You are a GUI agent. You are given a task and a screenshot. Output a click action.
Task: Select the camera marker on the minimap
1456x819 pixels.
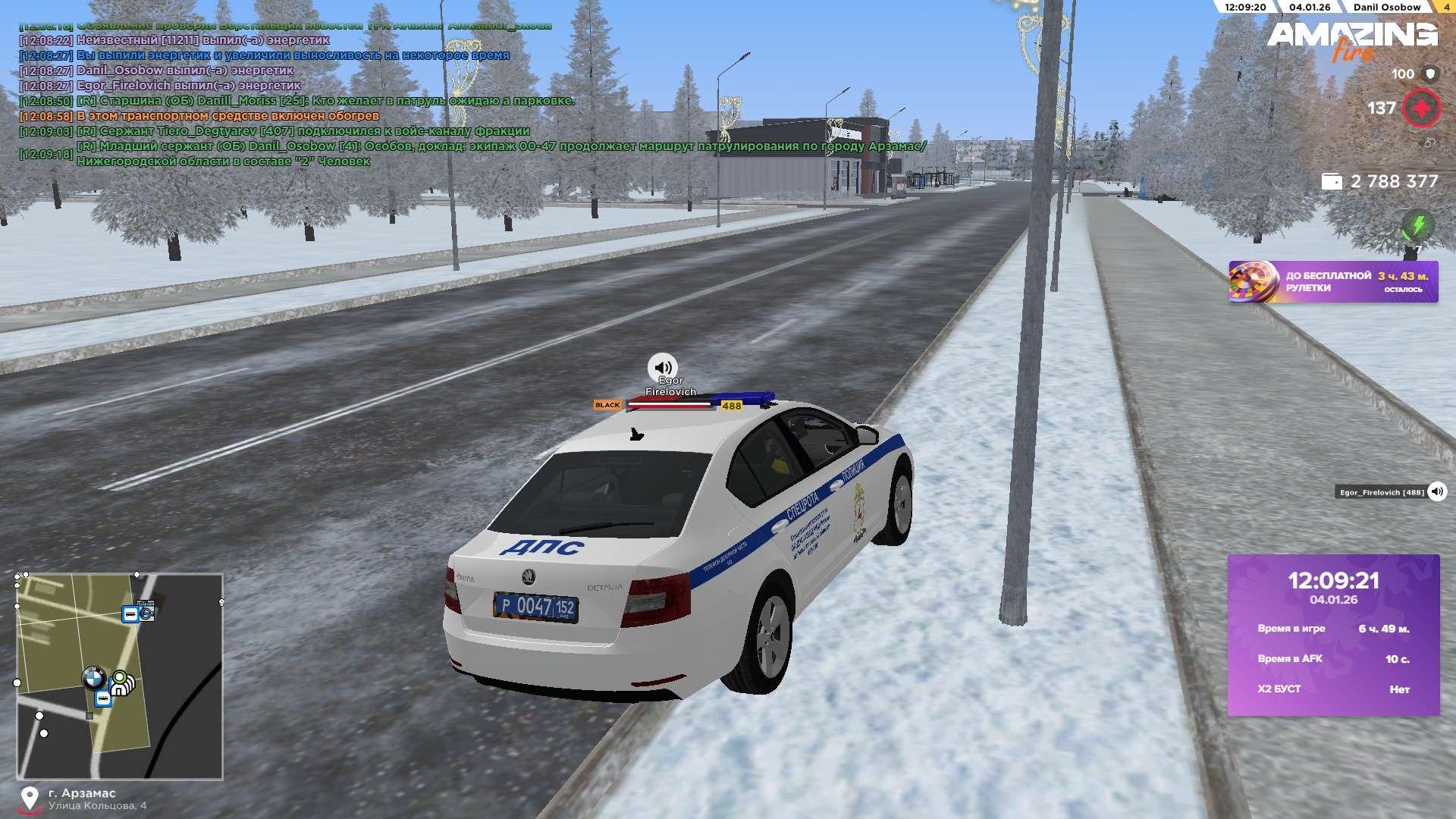pos(146,611)
